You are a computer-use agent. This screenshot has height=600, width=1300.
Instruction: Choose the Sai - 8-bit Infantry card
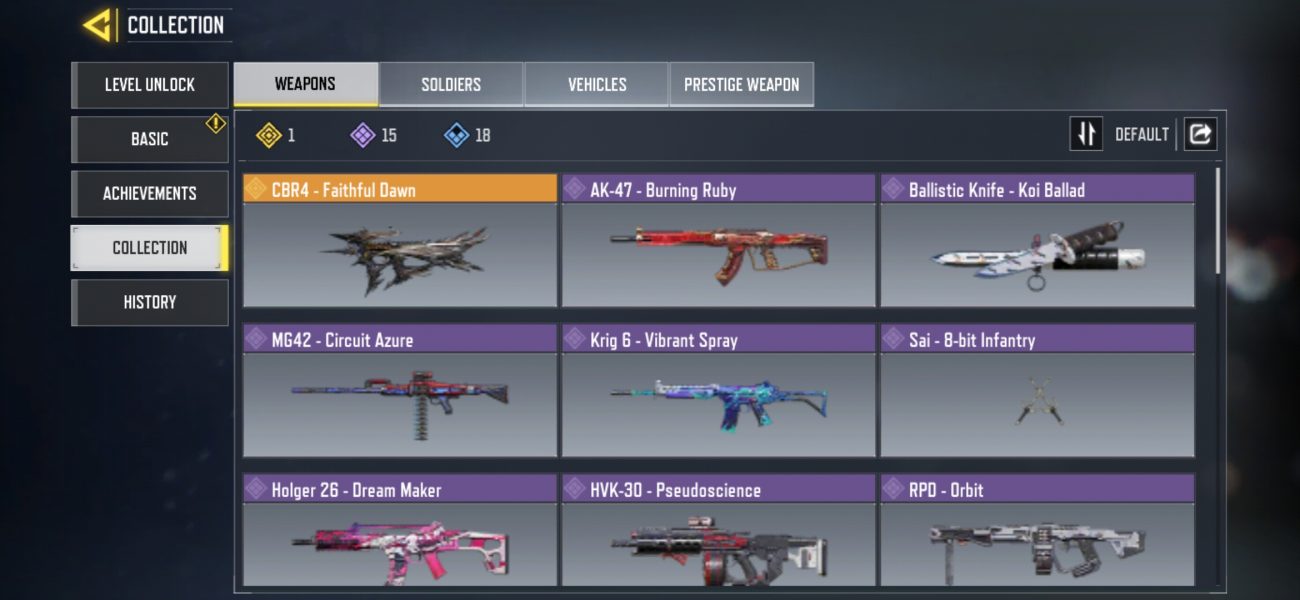(1037, 391)
